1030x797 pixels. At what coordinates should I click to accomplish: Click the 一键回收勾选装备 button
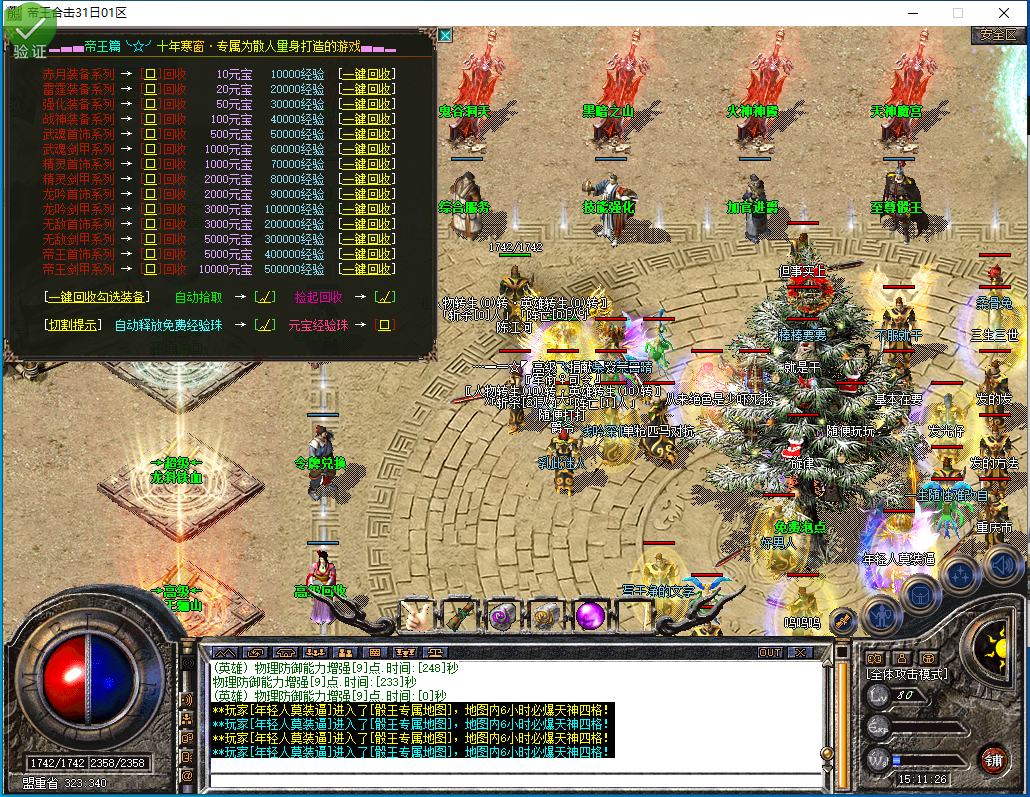(x=98, y=297)
